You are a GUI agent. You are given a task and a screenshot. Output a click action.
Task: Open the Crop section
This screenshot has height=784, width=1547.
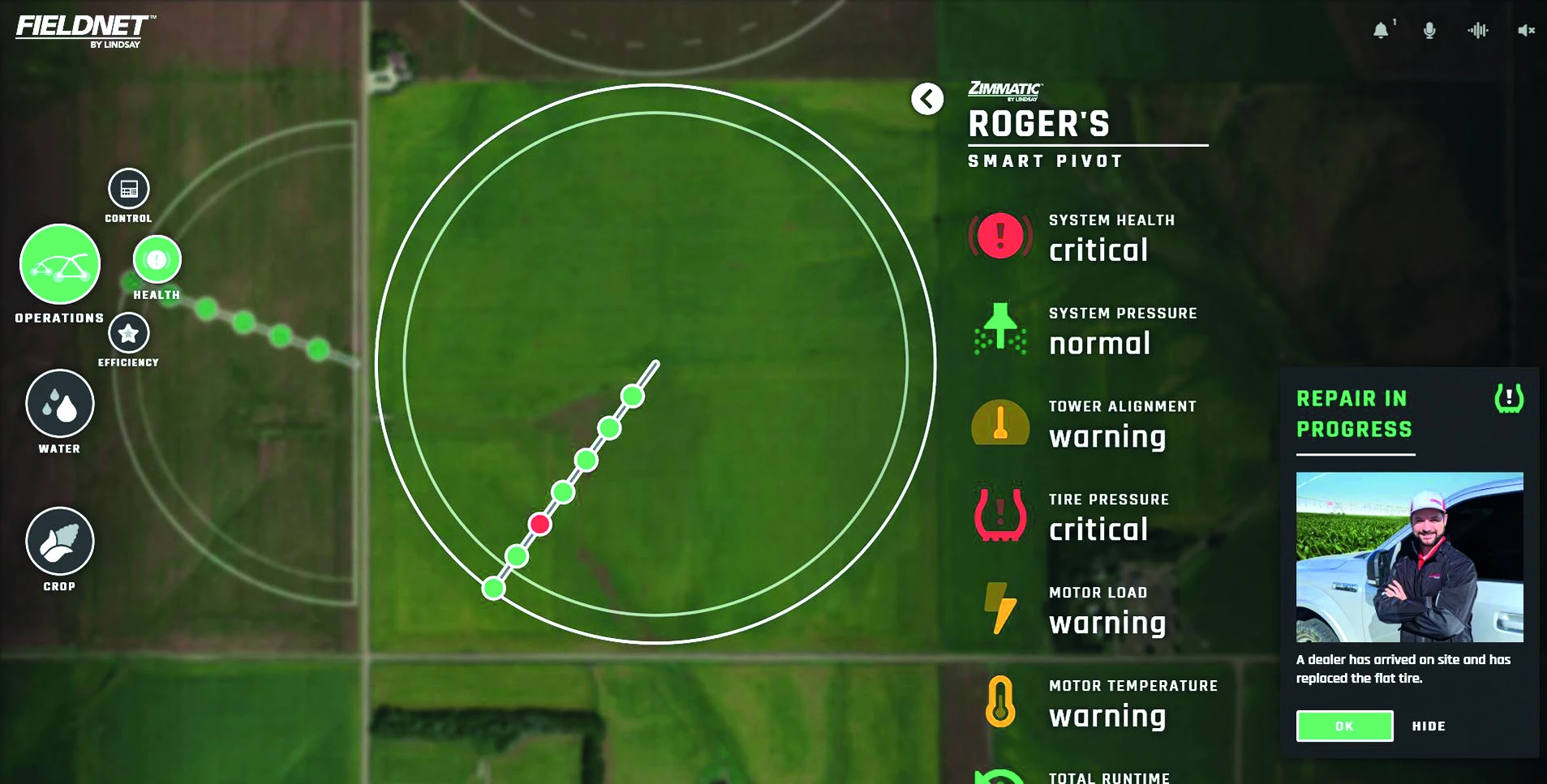60,542
